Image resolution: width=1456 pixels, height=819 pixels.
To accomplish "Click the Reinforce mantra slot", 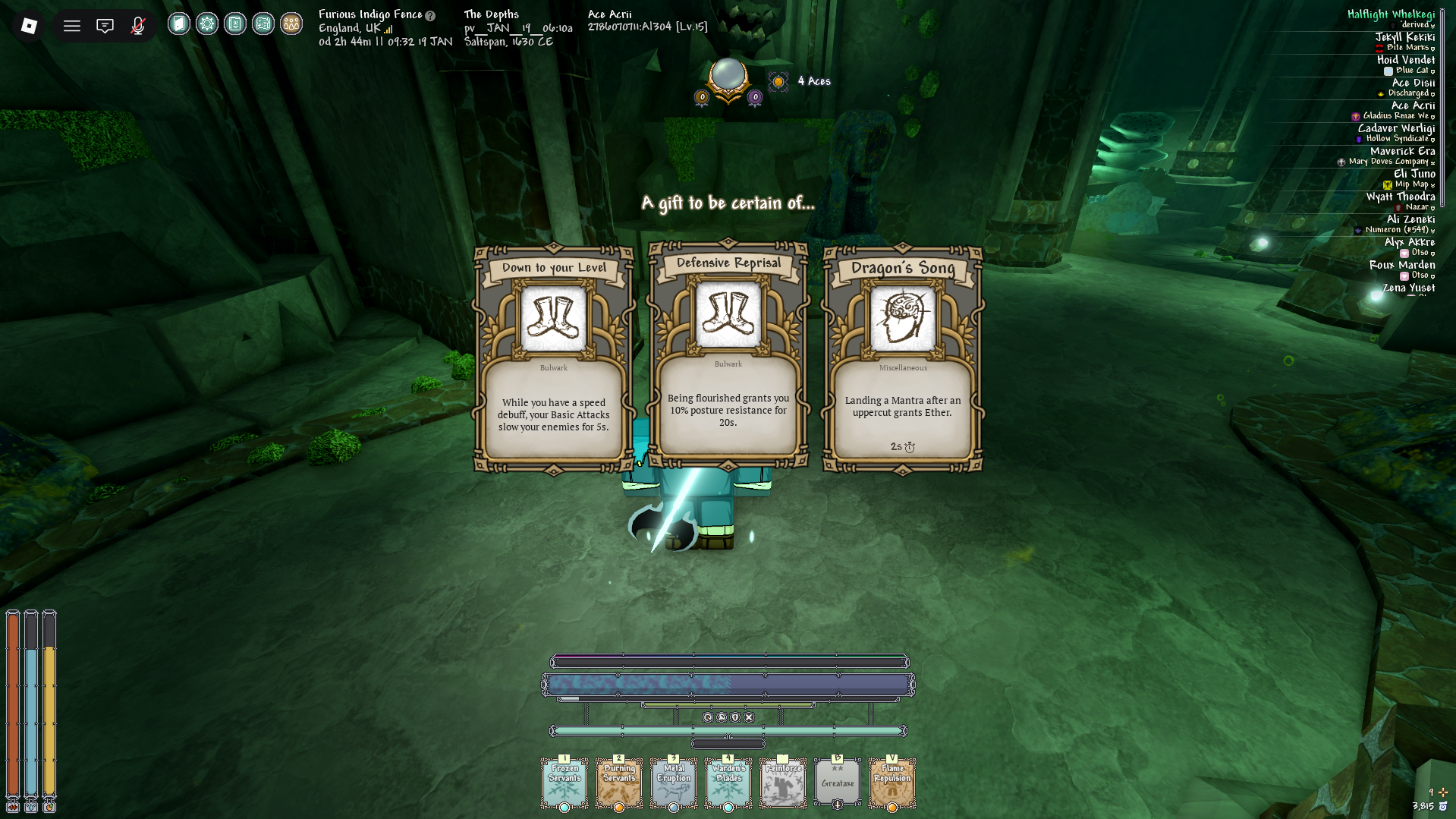I will tap(783, 783).
